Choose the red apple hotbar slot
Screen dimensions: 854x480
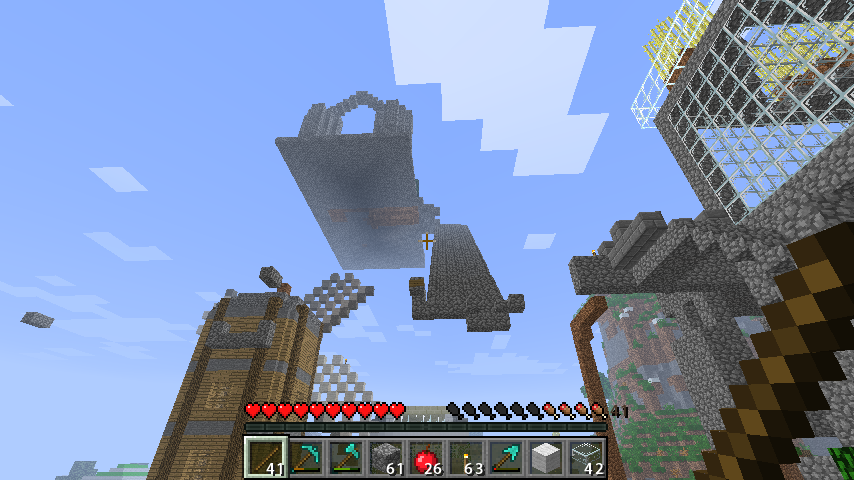pyautogui.click(x=427, y=459)
